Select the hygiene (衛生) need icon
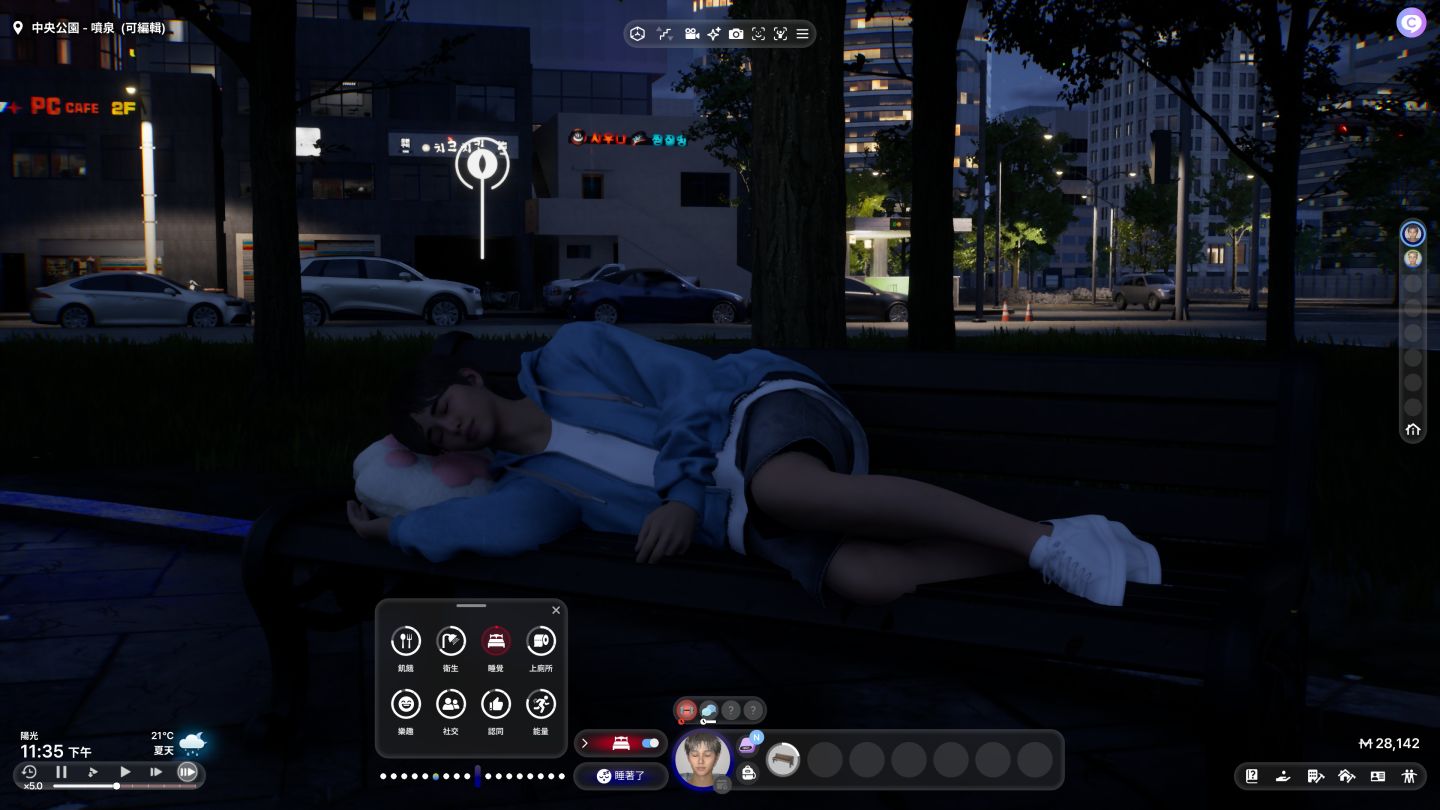Image resolution: width=1440 pixels, height=810 pixels. [451, 641]
